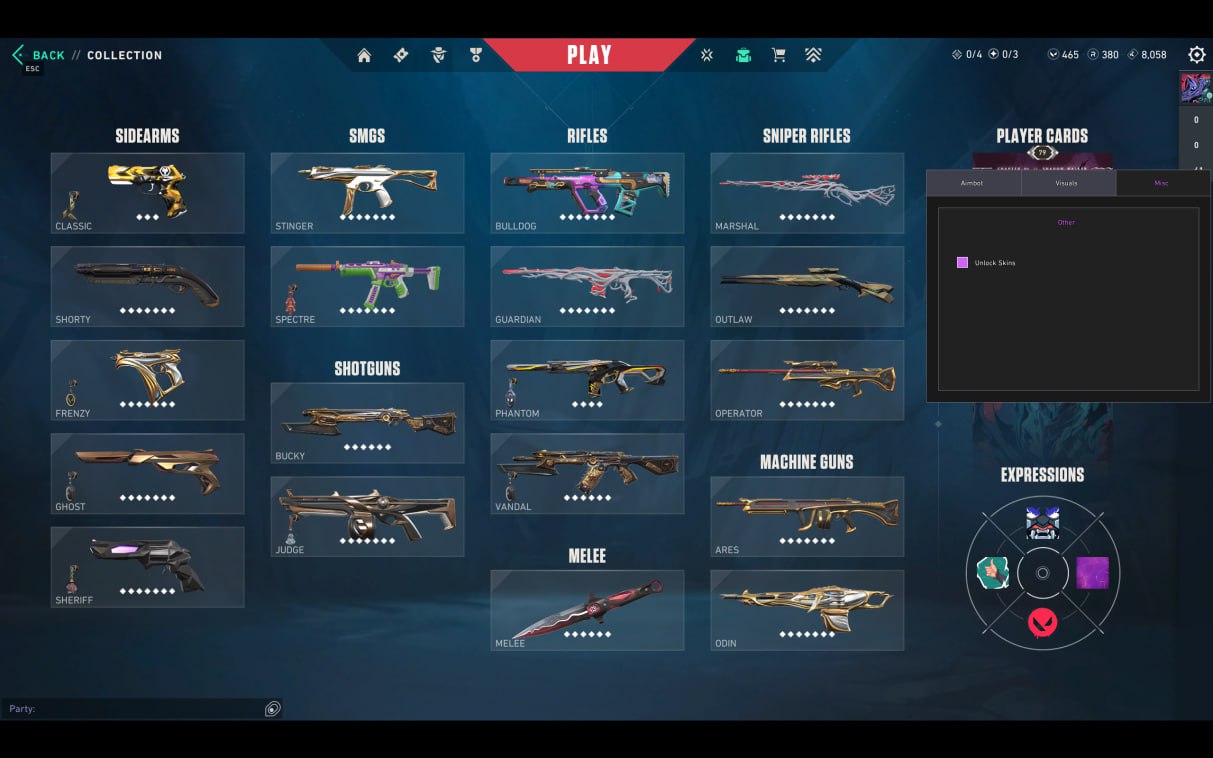The image size is (1213, 758).
Task: Open the Judge shotgun tile
Action: [x=367, y=516]
